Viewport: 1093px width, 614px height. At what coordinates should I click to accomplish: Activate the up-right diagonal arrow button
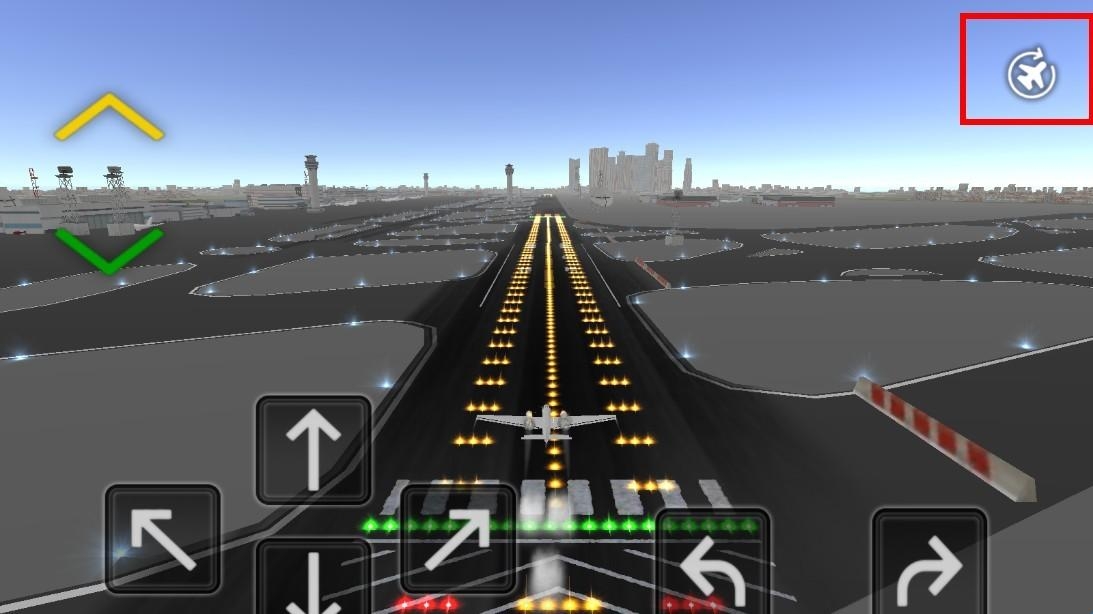pos(458,540)
